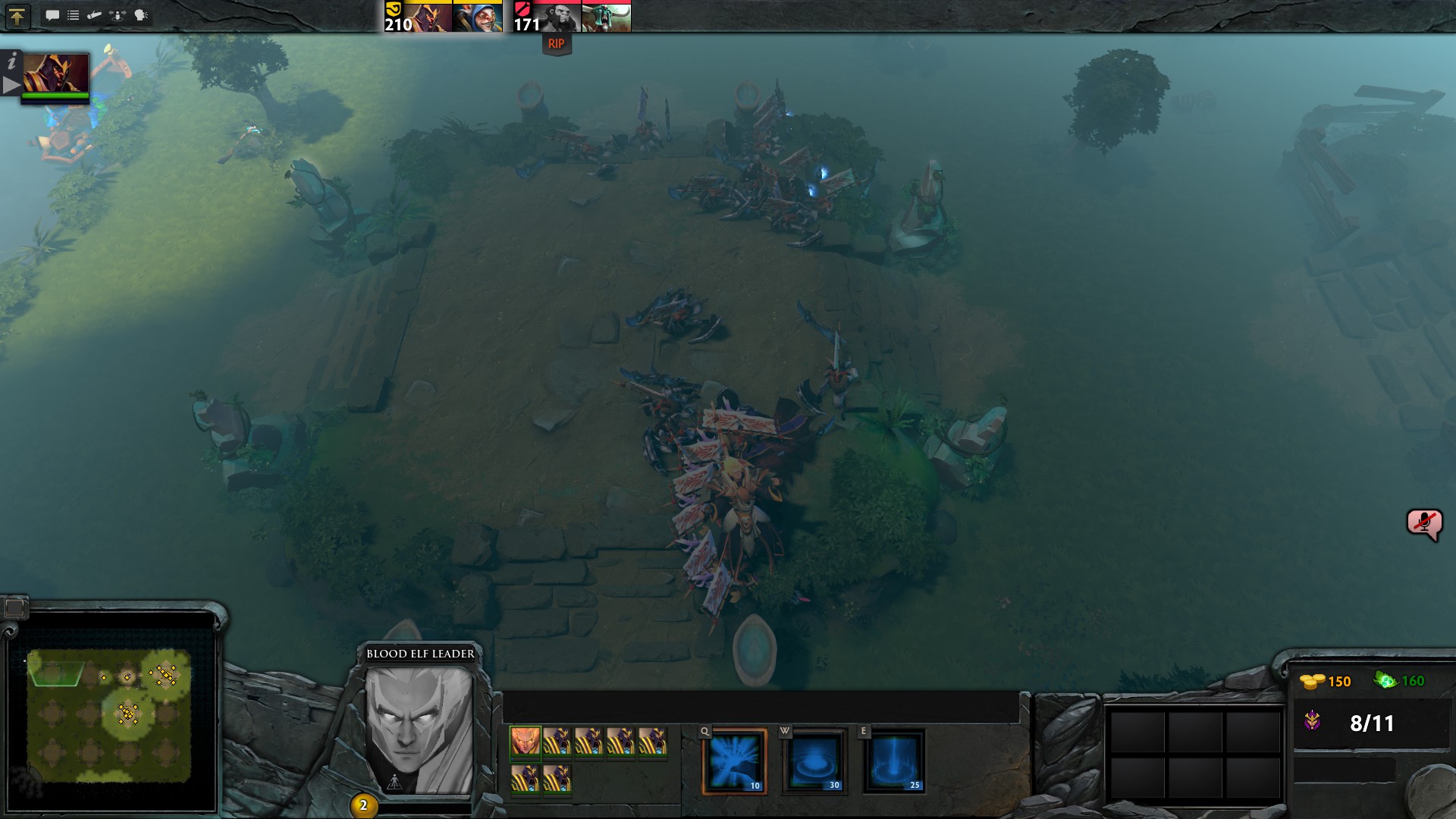This screenshot has height=819, width=1456.
Task: Select the Blood Elf Leader portrait
Action: (x=419, y=730)
